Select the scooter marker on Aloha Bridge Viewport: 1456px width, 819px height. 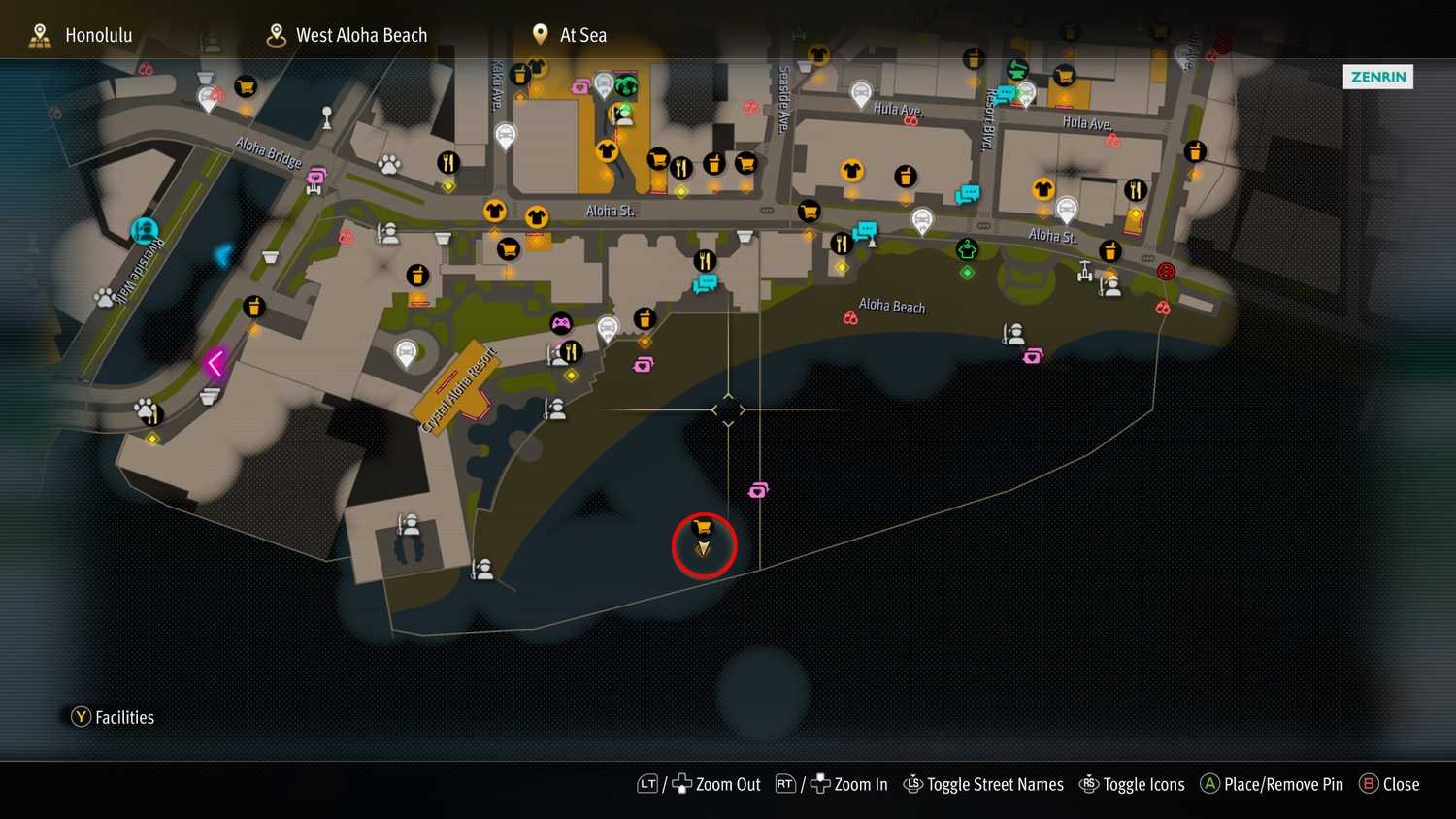pos(317,177)
